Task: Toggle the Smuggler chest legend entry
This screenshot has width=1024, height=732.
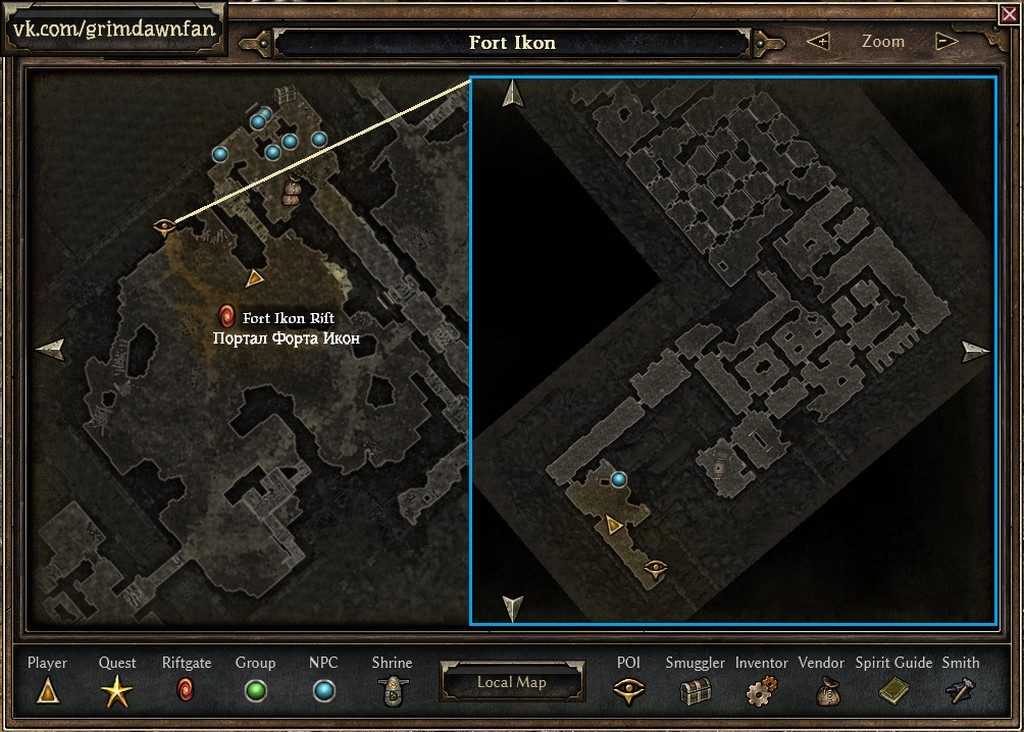Action: click(x=695, y=690)
